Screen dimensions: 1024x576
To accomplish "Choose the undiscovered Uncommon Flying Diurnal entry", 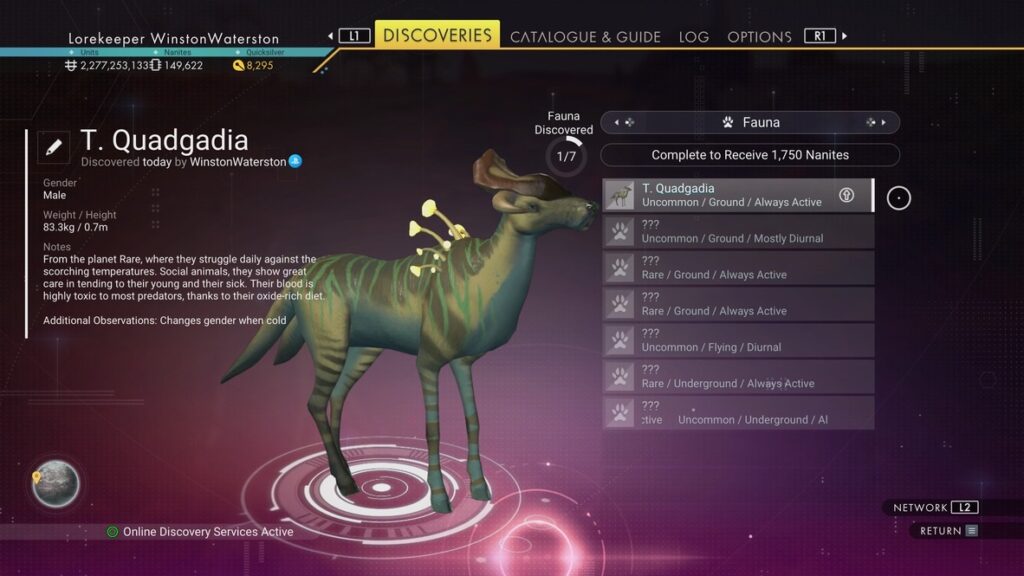I will click(x=737, y=341).
